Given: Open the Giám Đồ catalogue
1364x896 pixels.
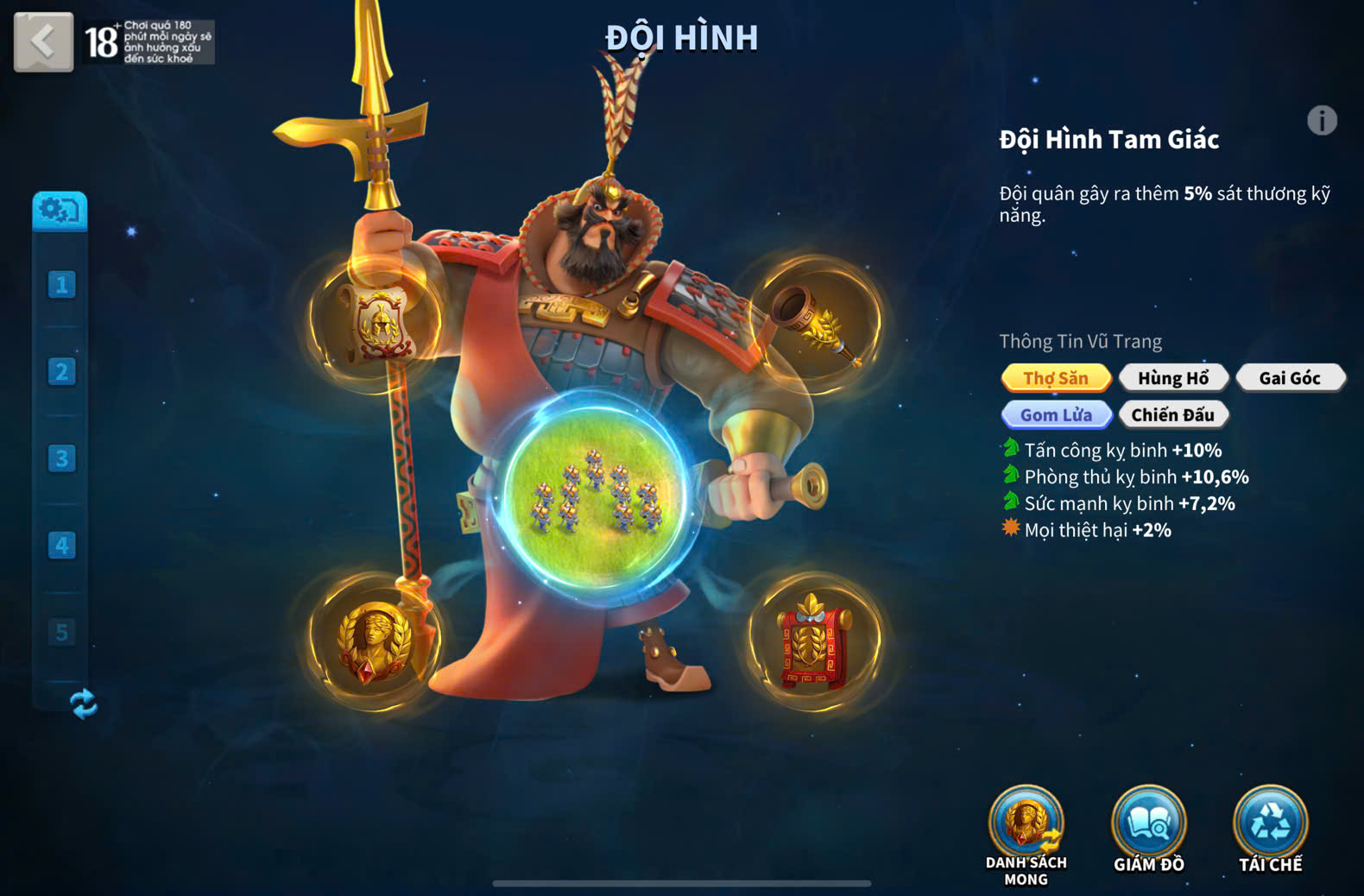Looking at the screenshot, I should coord(1148,829).
